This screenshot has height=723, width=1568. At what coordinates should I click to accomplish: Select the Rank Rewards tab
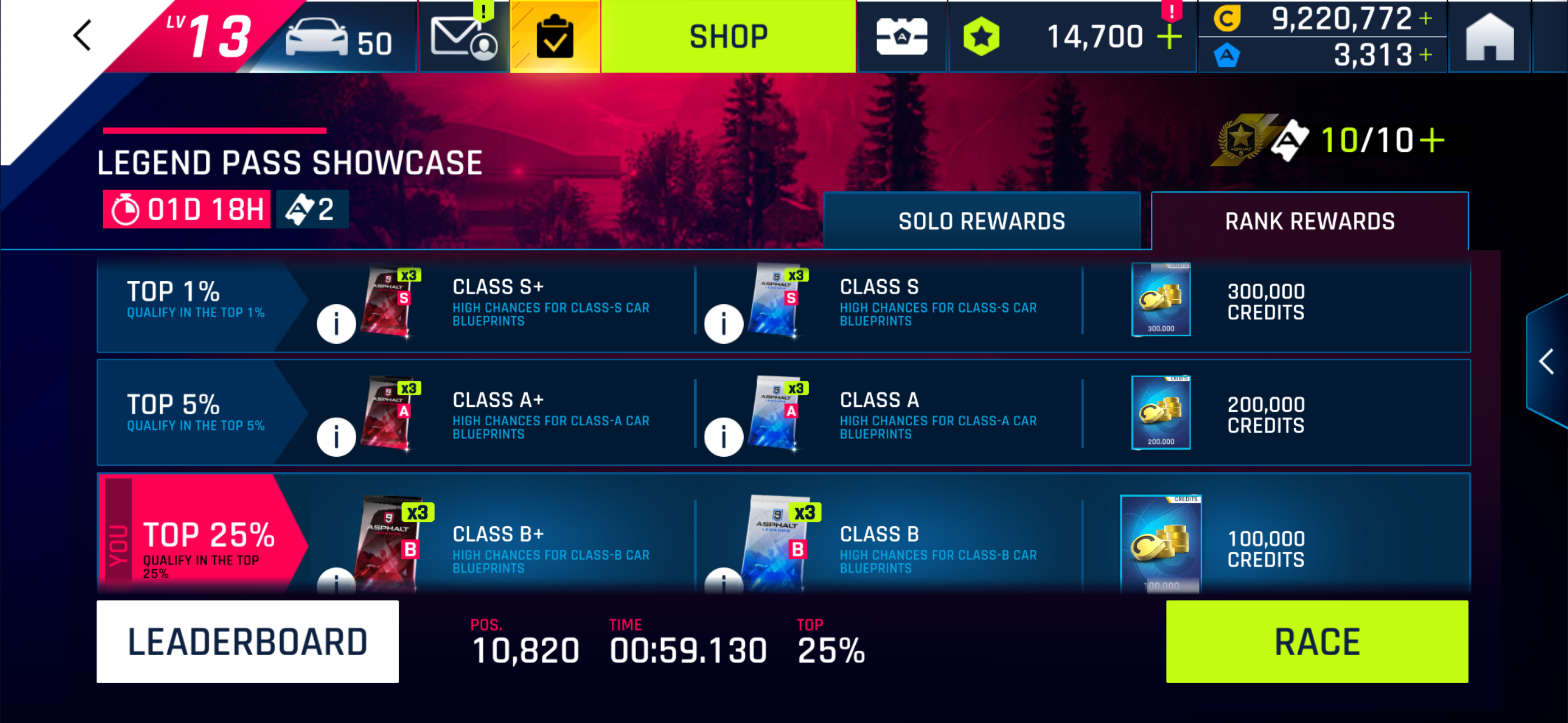[1309, 221]
